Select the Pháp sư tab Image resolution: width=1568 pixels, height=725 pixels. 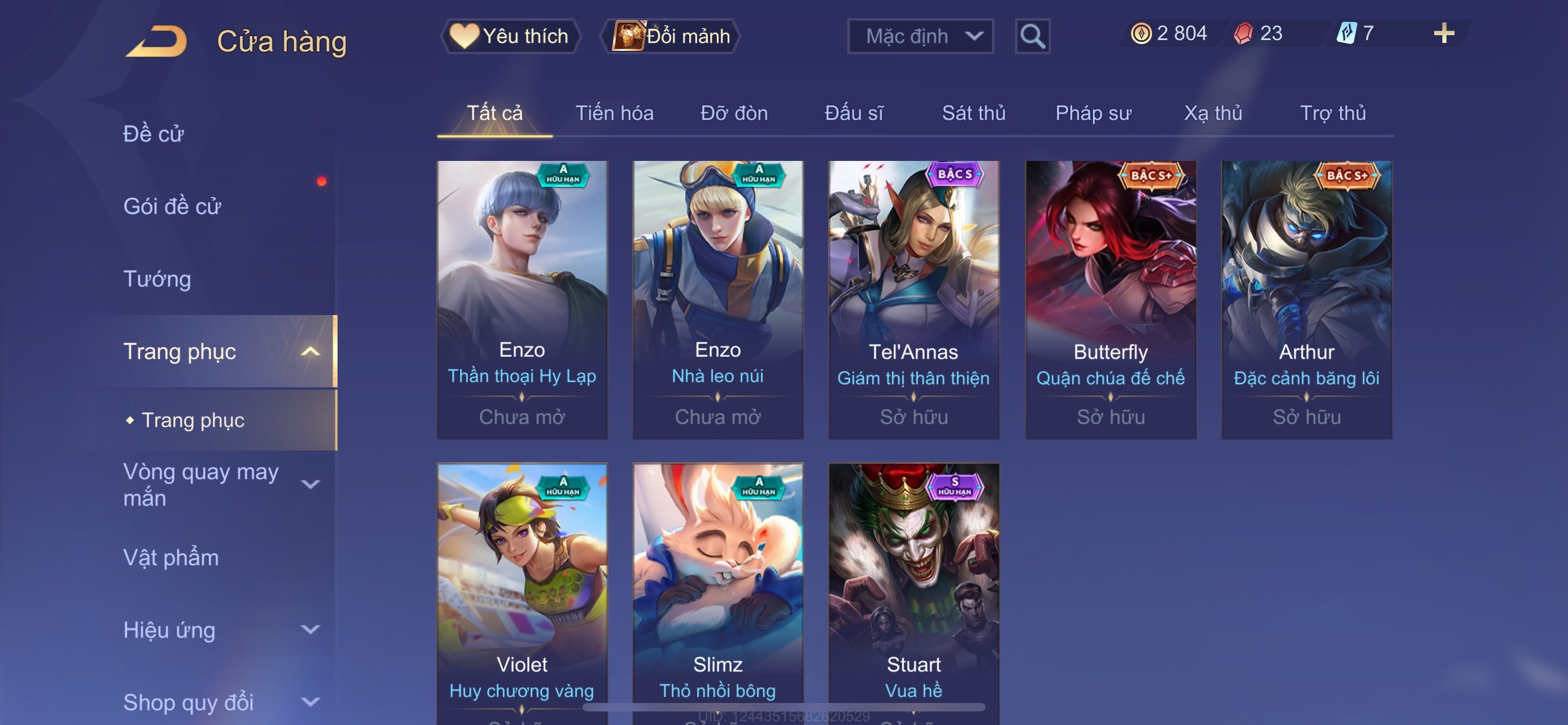point(1093,113)
